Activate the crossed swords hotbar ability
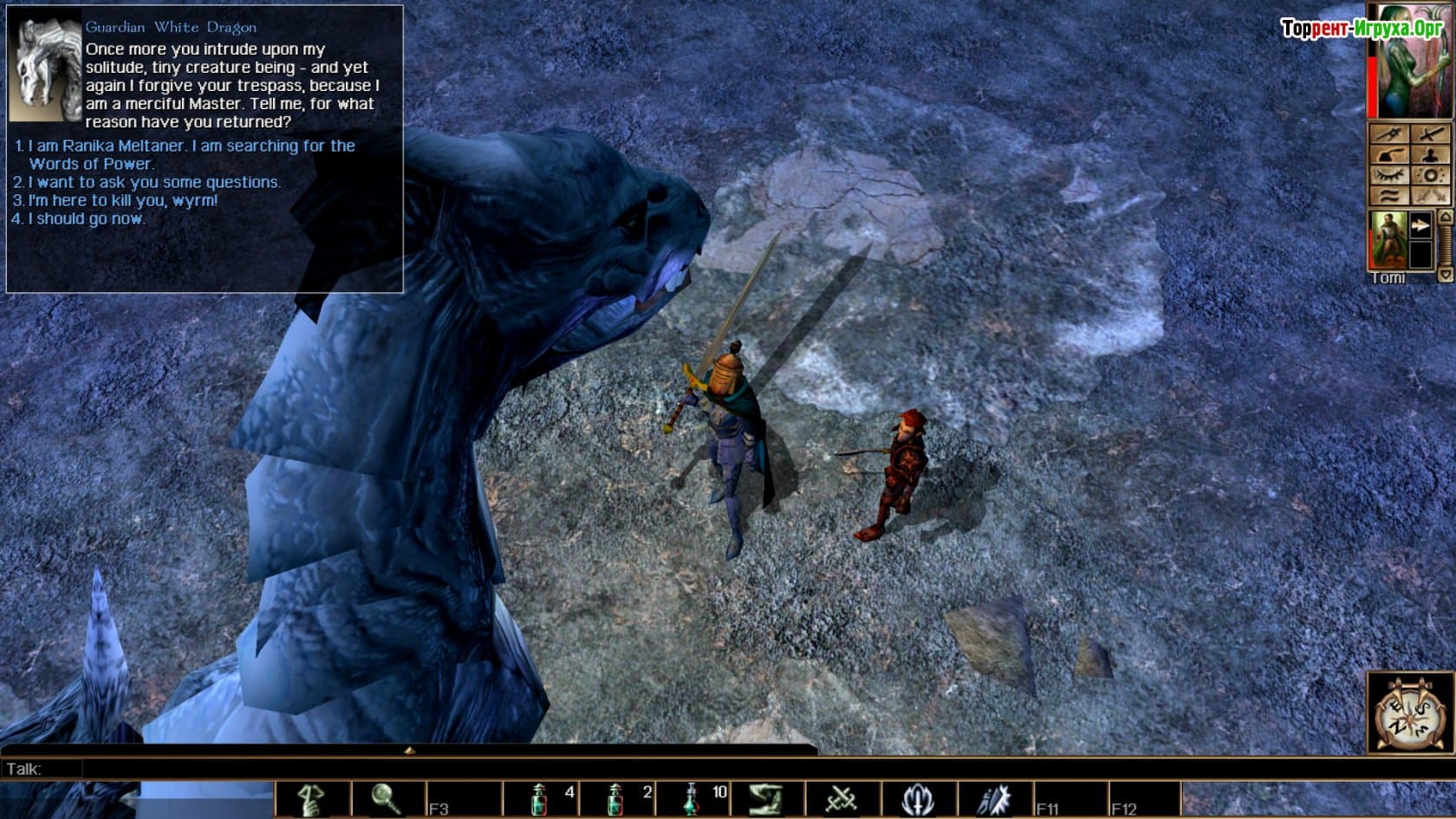1456x819 pixels. [842, 799]
